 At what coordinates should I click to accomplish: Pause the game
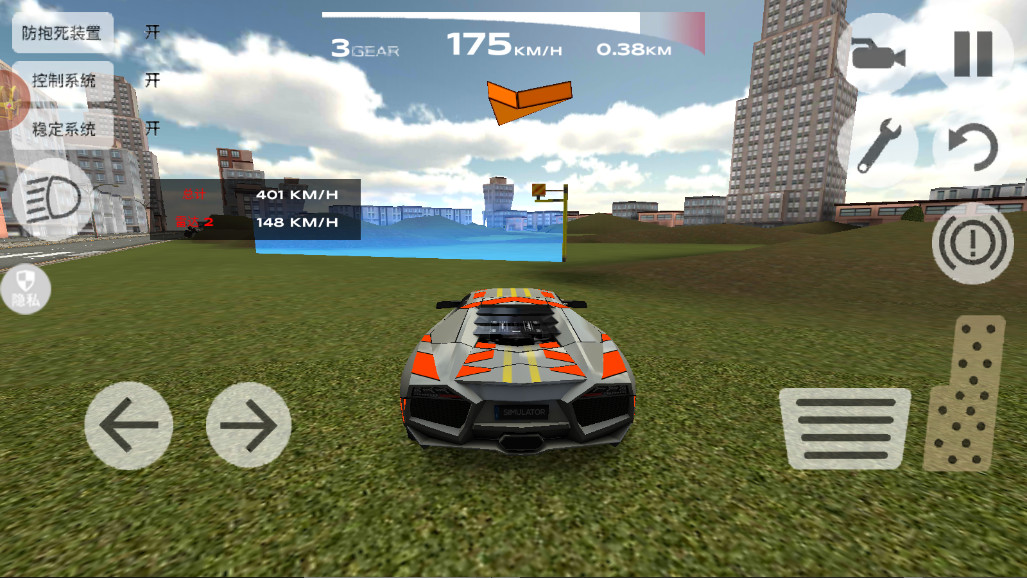coord(972,54)
